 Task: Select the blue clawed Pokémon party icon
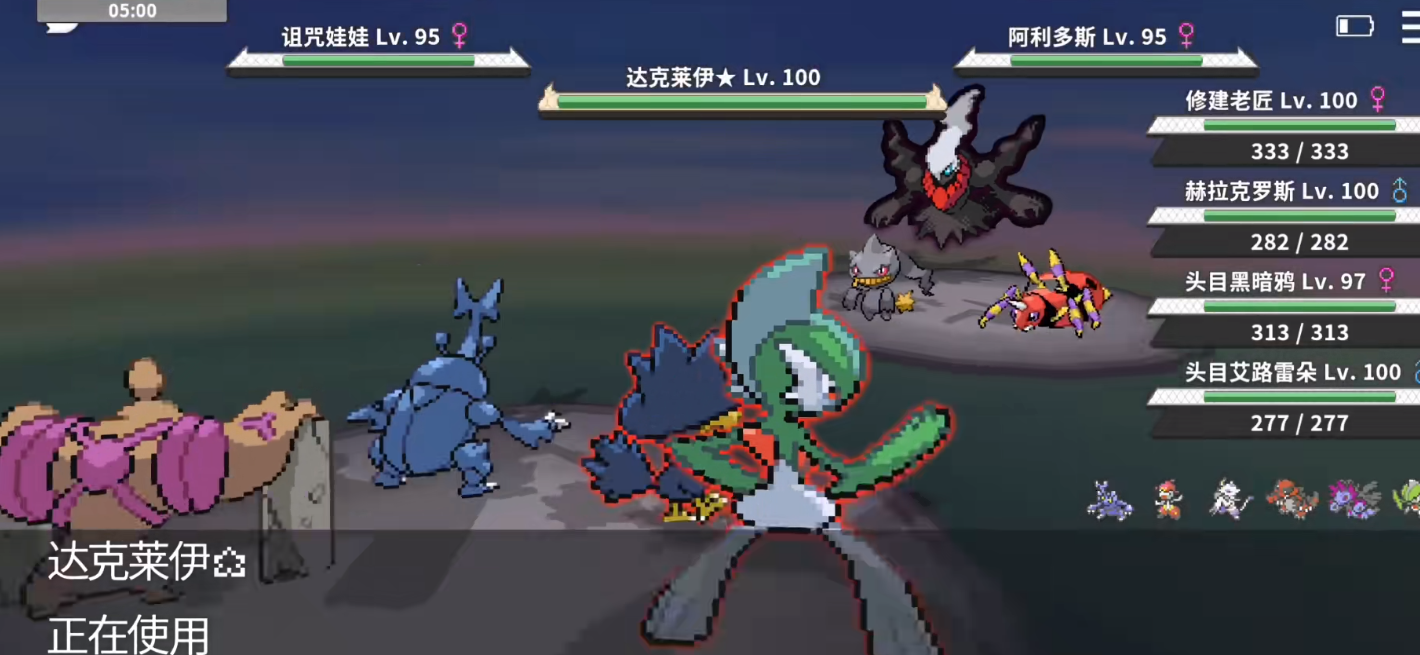tap(1110, 499)
